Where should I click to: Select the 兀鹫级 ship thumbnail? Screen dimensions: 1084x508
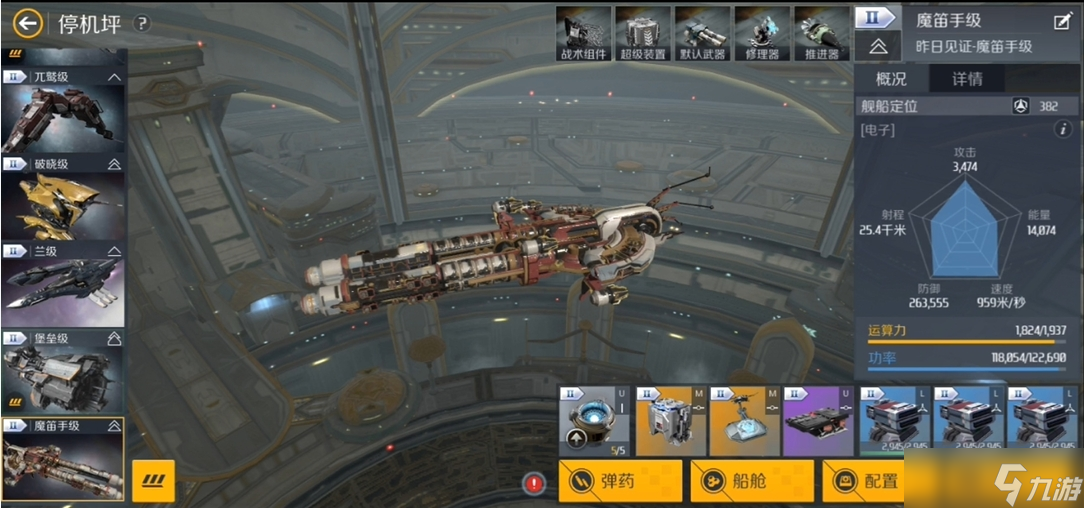(x=62, y=111)
